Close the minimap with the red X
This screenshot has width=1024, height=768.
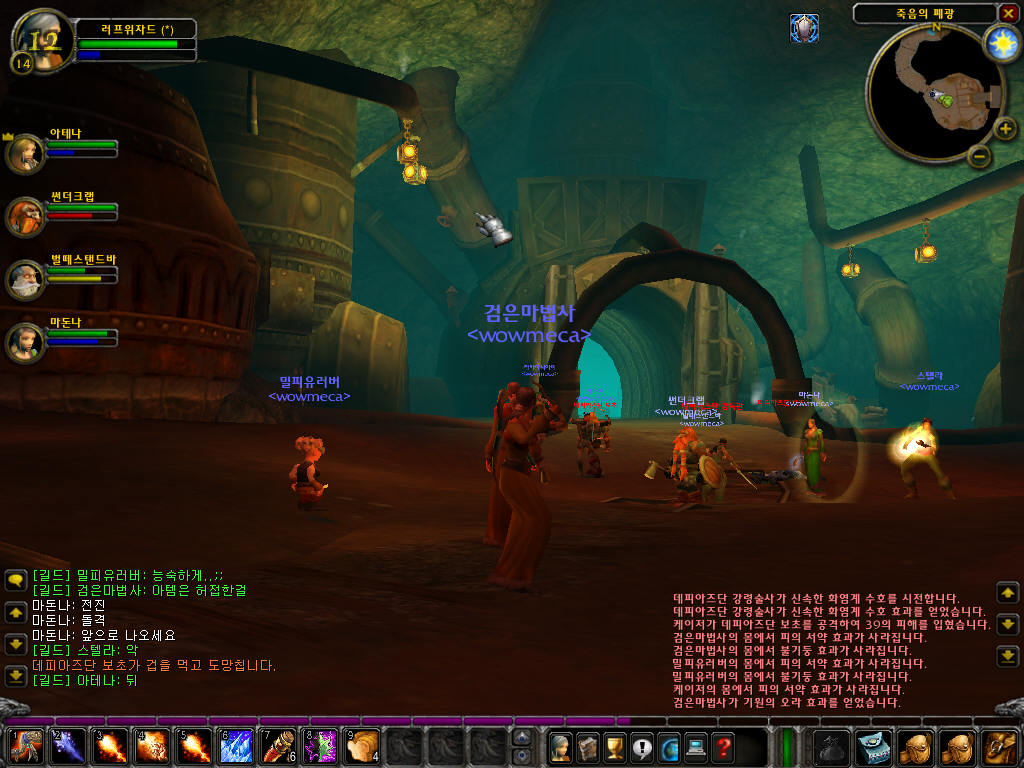click(x=1007, y=13)
